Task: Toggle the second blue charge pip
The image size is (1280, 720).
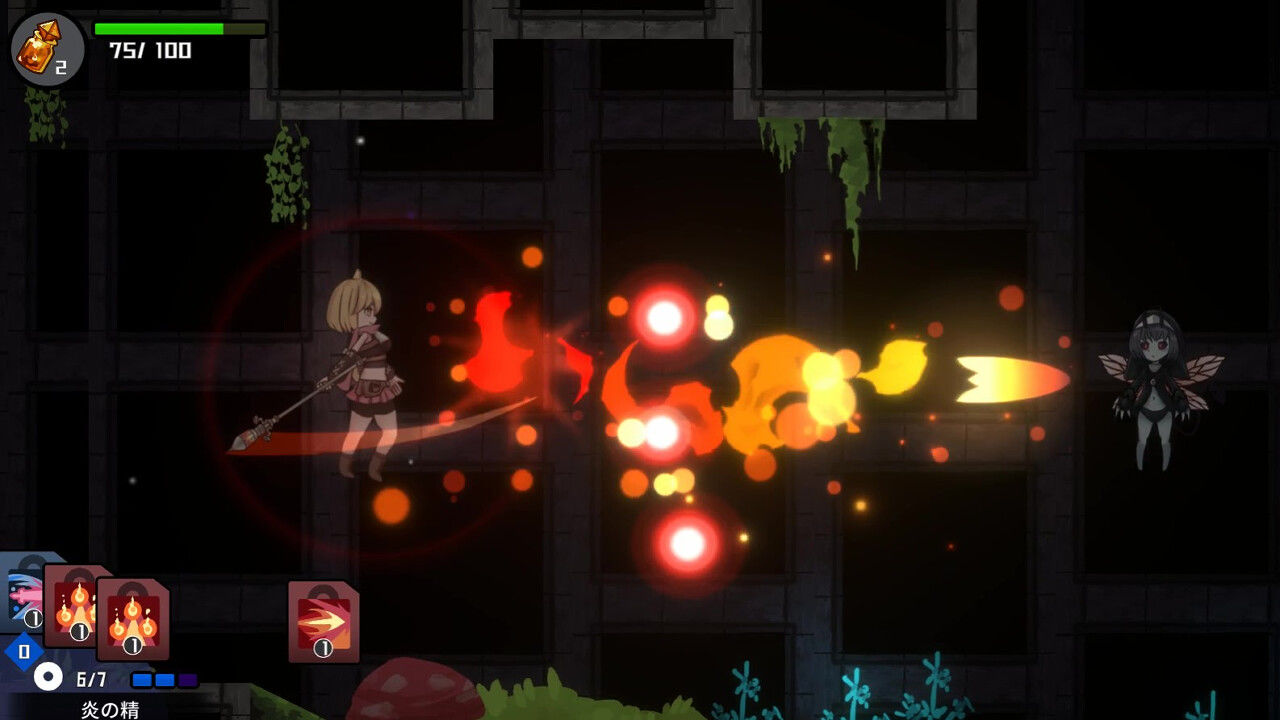Action: (x=166, y=679)
